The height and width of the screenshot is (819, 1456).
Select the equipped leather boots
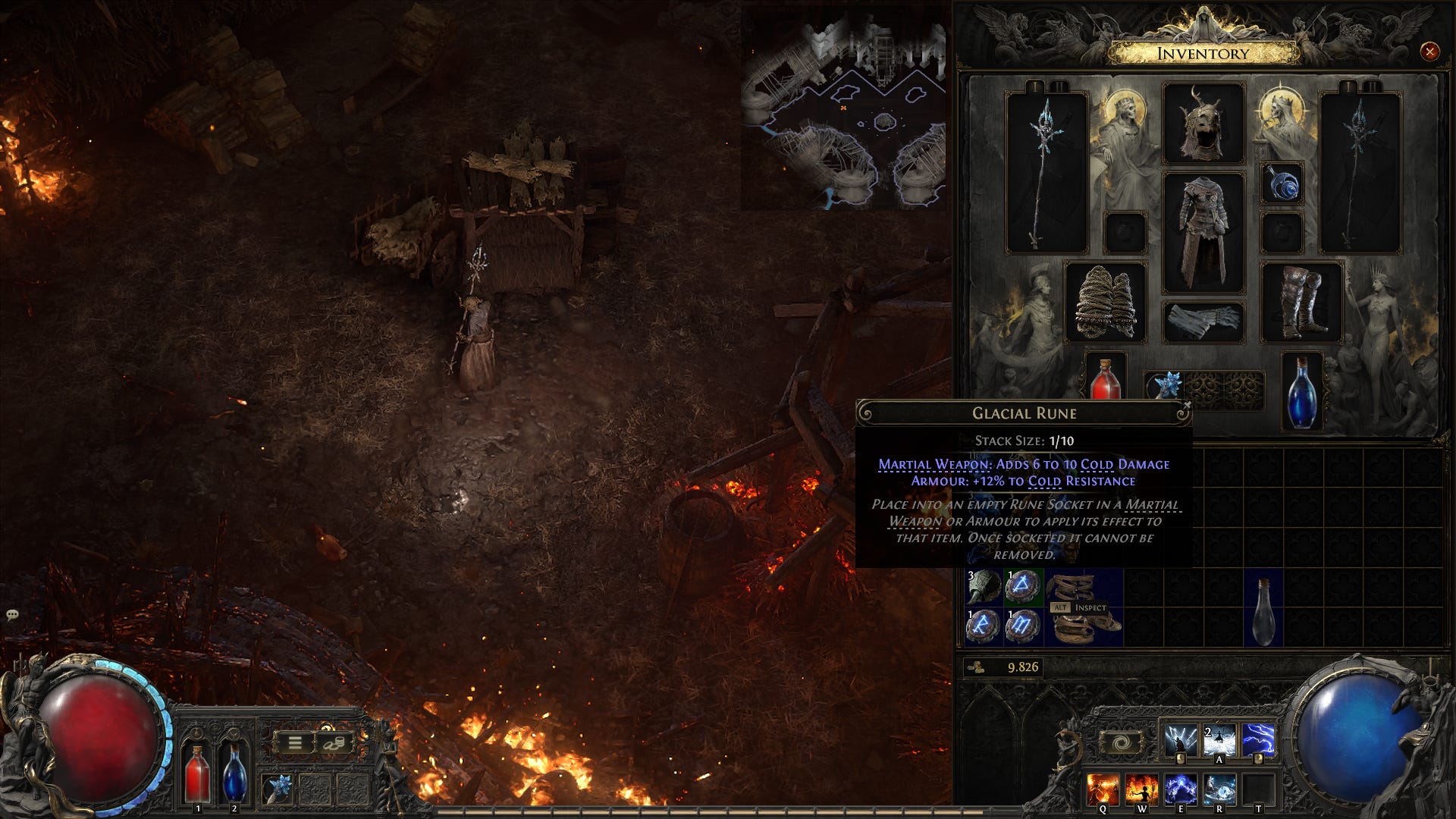1302,302
